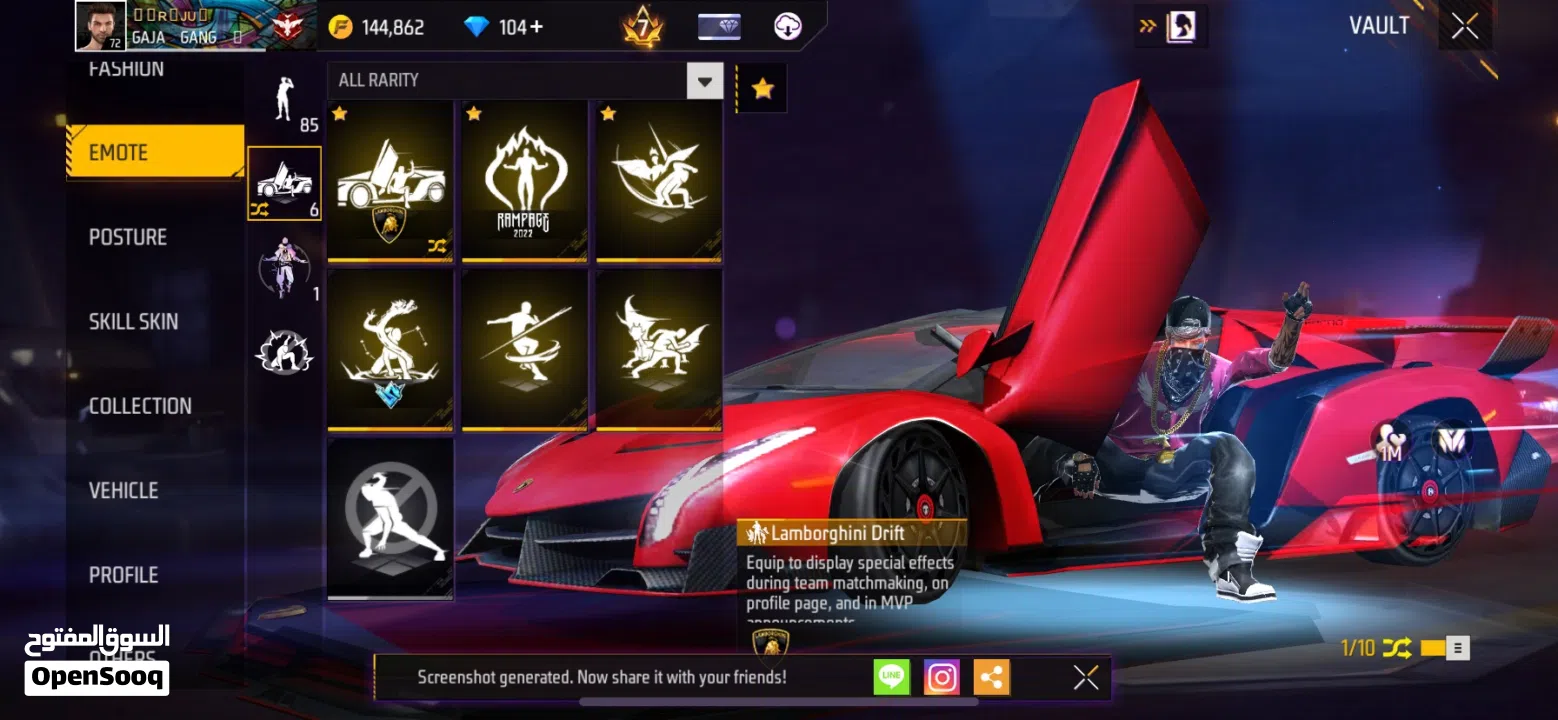Select the Rampage 2022 emote

coord(524,182)
